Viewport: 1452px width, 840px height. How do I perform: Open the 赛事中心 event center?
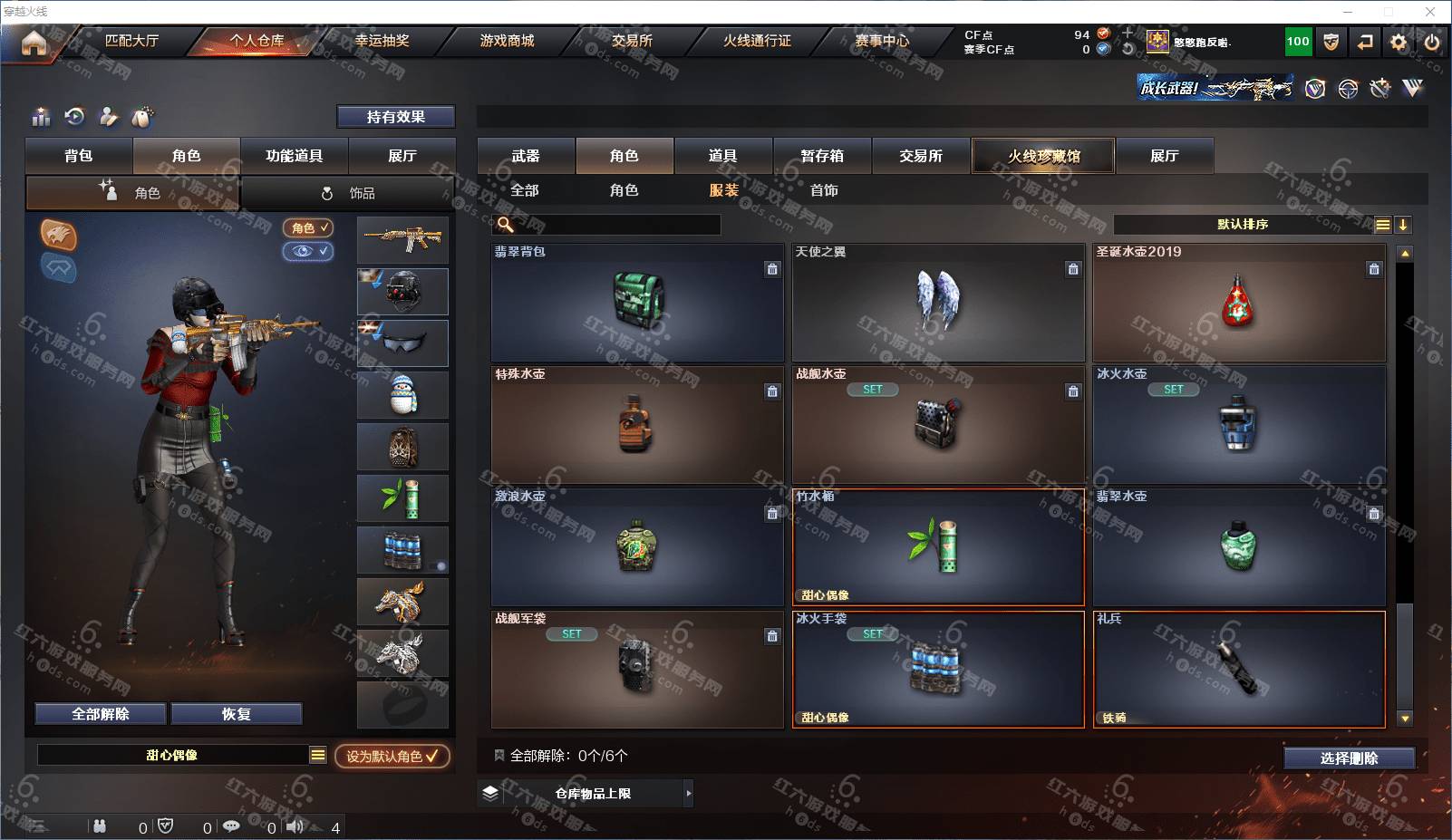881,41
